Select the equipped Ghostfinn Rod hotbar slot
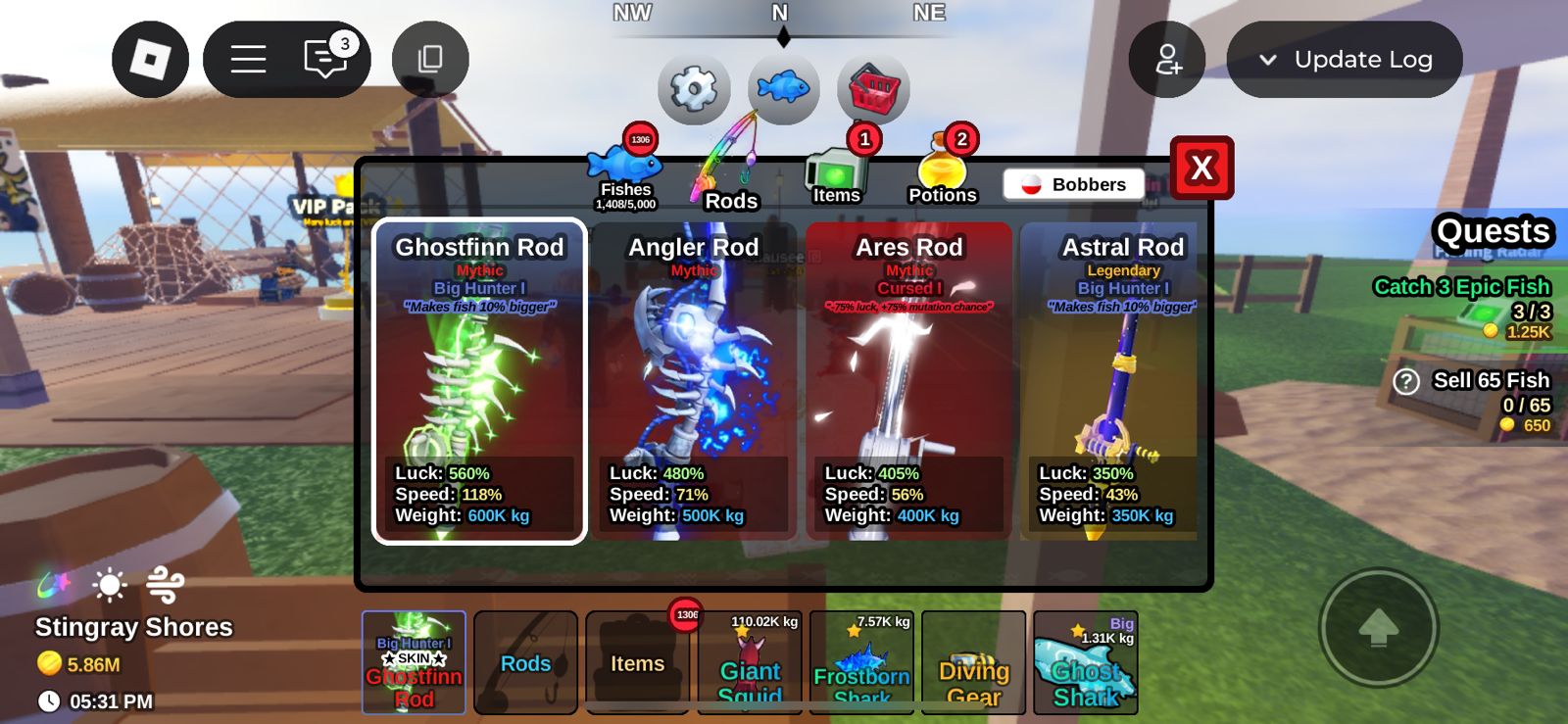The width and height of the screenshot is (1568, 724). pyautogui.click(x=414, y=663)
